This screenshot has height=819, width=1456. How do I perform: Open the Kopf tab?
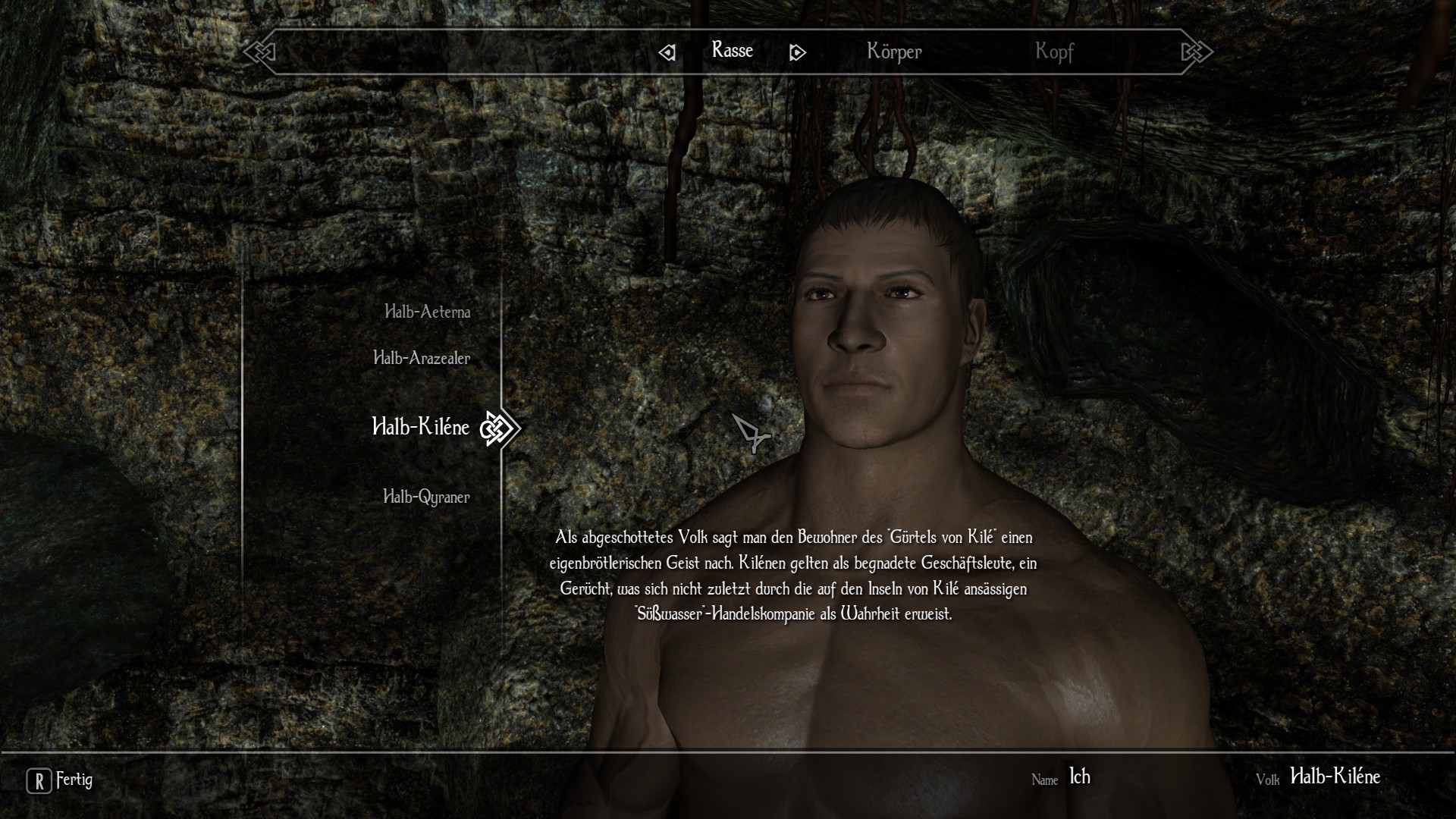[x=1054, y=52]
